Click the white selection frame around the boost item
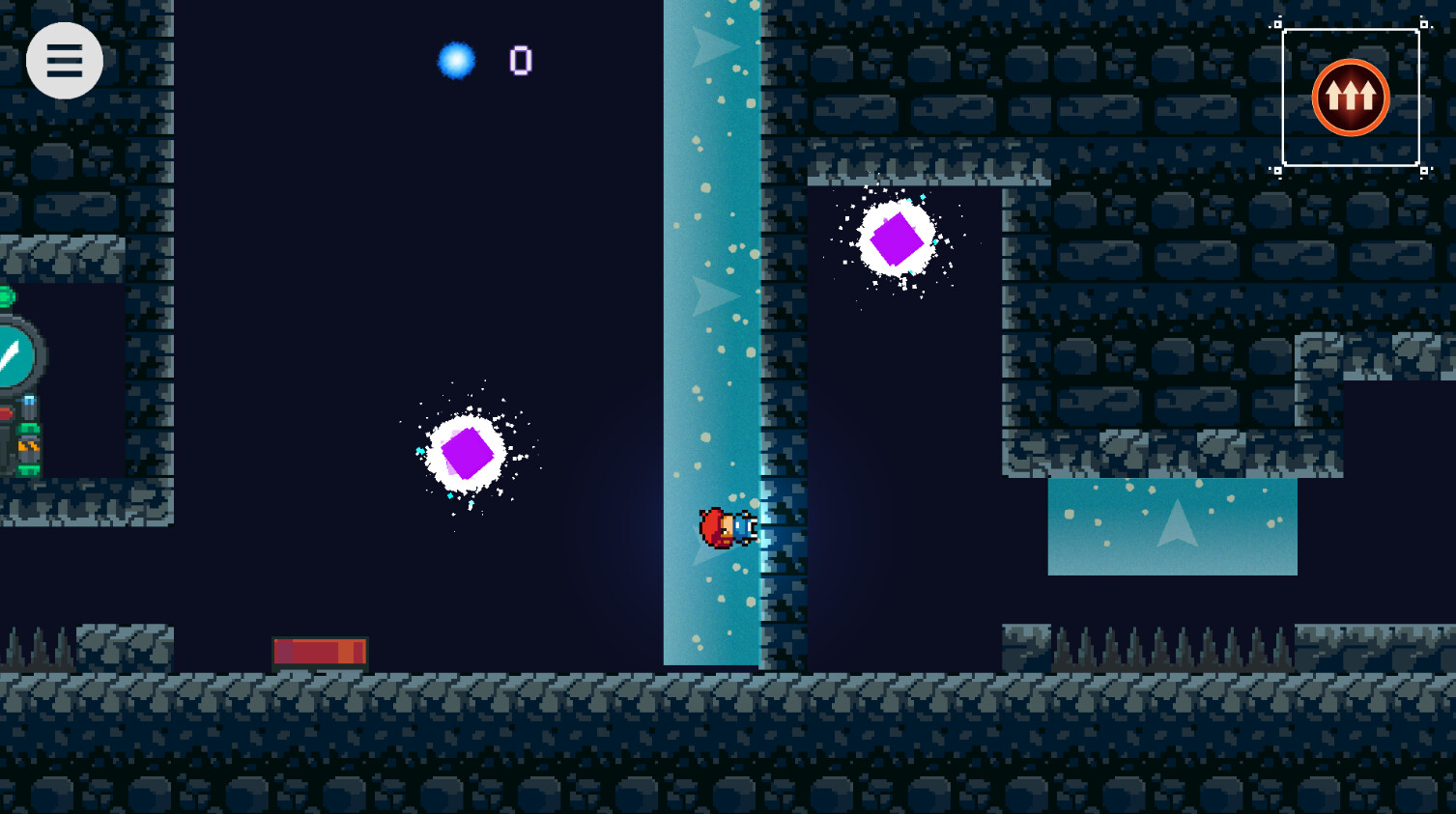1456x814 pixels. click(x=1351, y=29)
